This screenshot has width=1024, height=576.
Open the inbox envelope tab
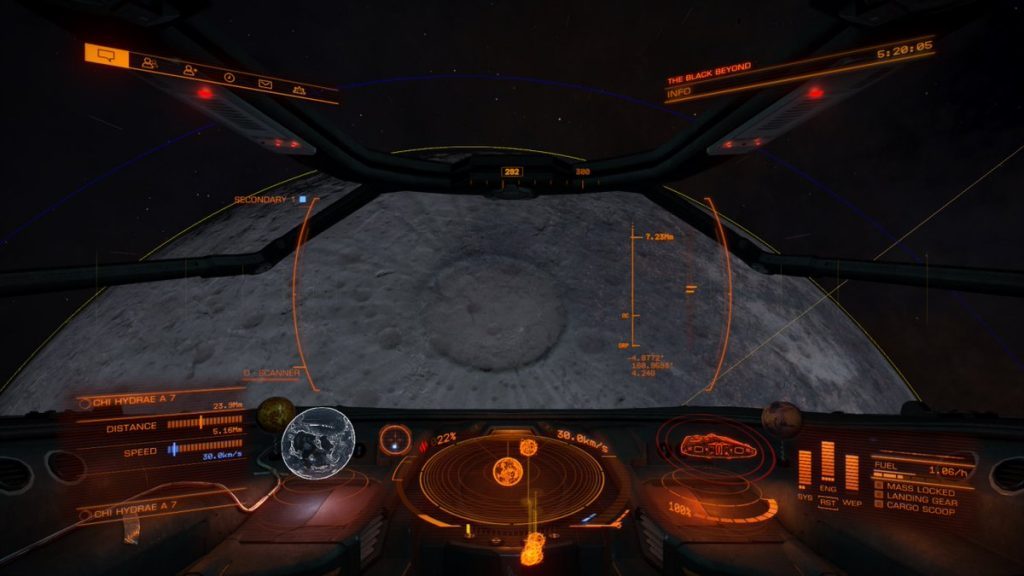265,84
